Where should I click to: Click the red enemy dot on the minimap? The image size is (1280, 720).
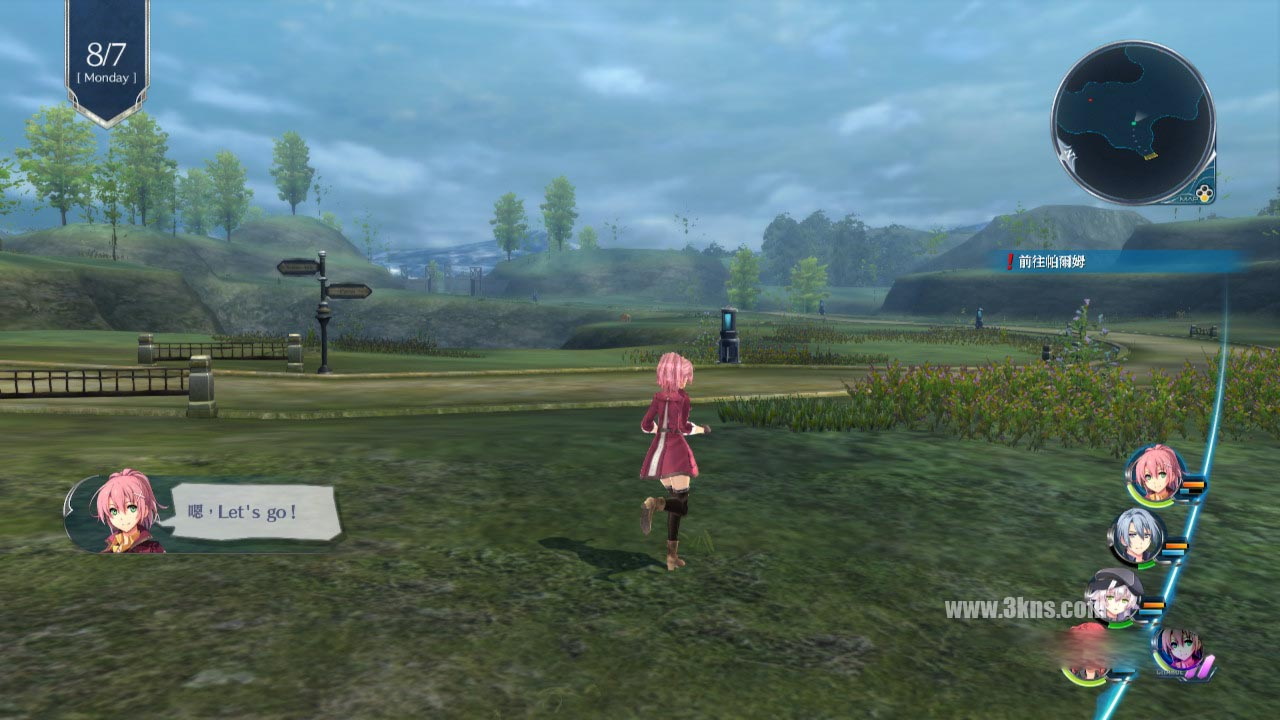1091,99
